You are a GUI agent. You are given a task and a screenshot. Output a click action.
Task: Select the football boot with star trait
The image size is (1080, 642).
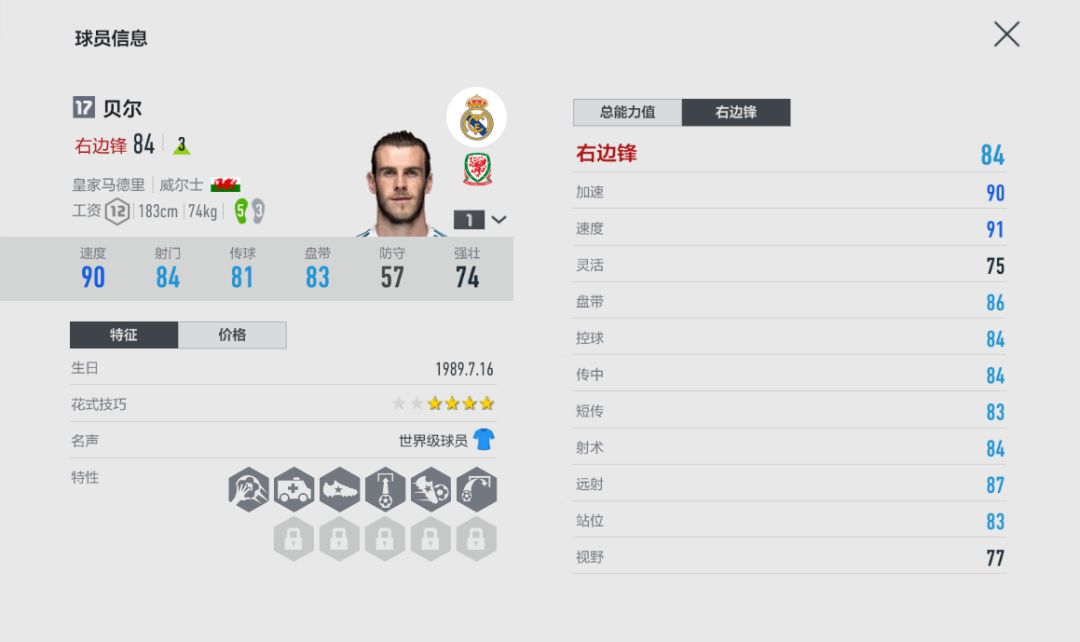tap(339, 490)
